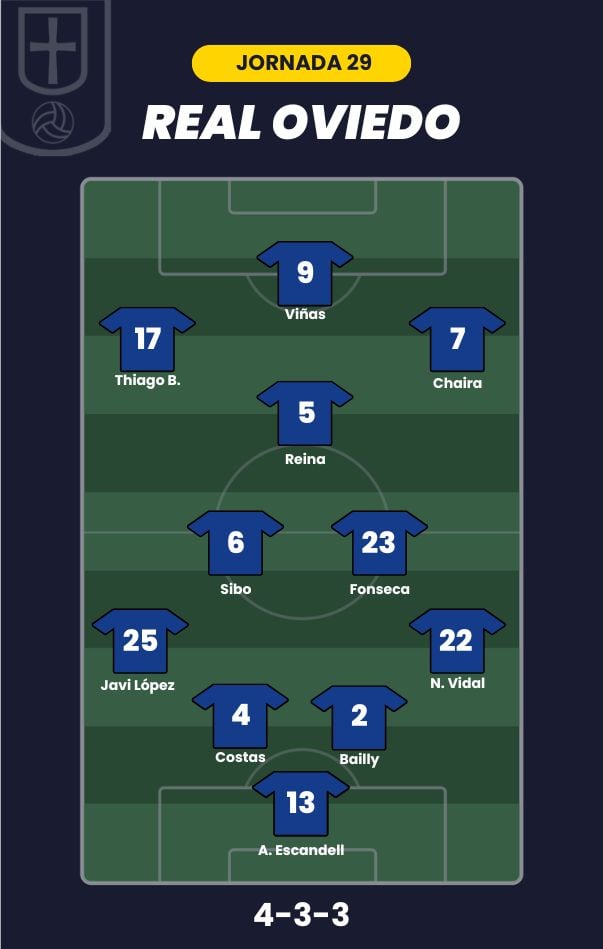The width and height of the screenshot is (603, 949).
Task: Select Fonseca number 23 shirt
Action: click(x=379, y=542)
